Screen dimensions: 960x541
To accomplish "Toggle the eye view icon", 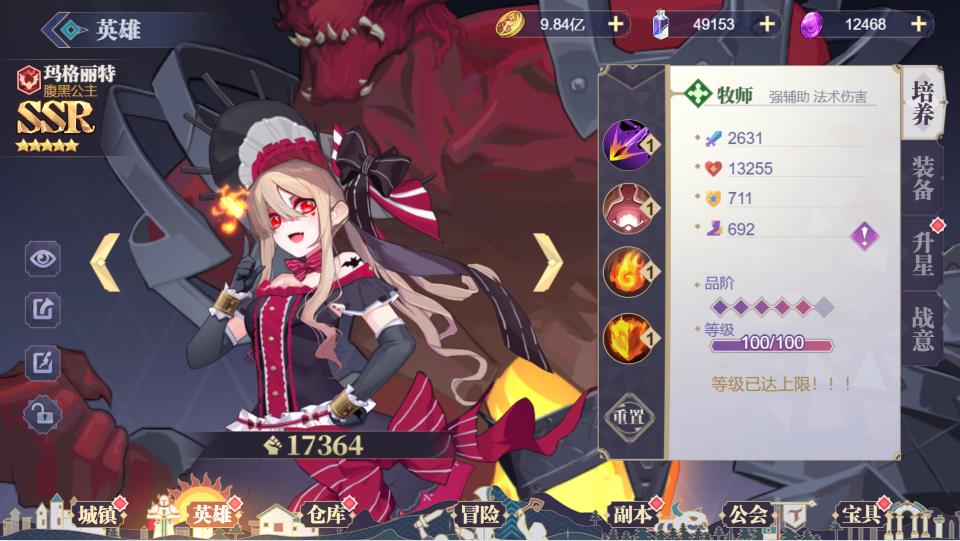I will pos(43,259).
